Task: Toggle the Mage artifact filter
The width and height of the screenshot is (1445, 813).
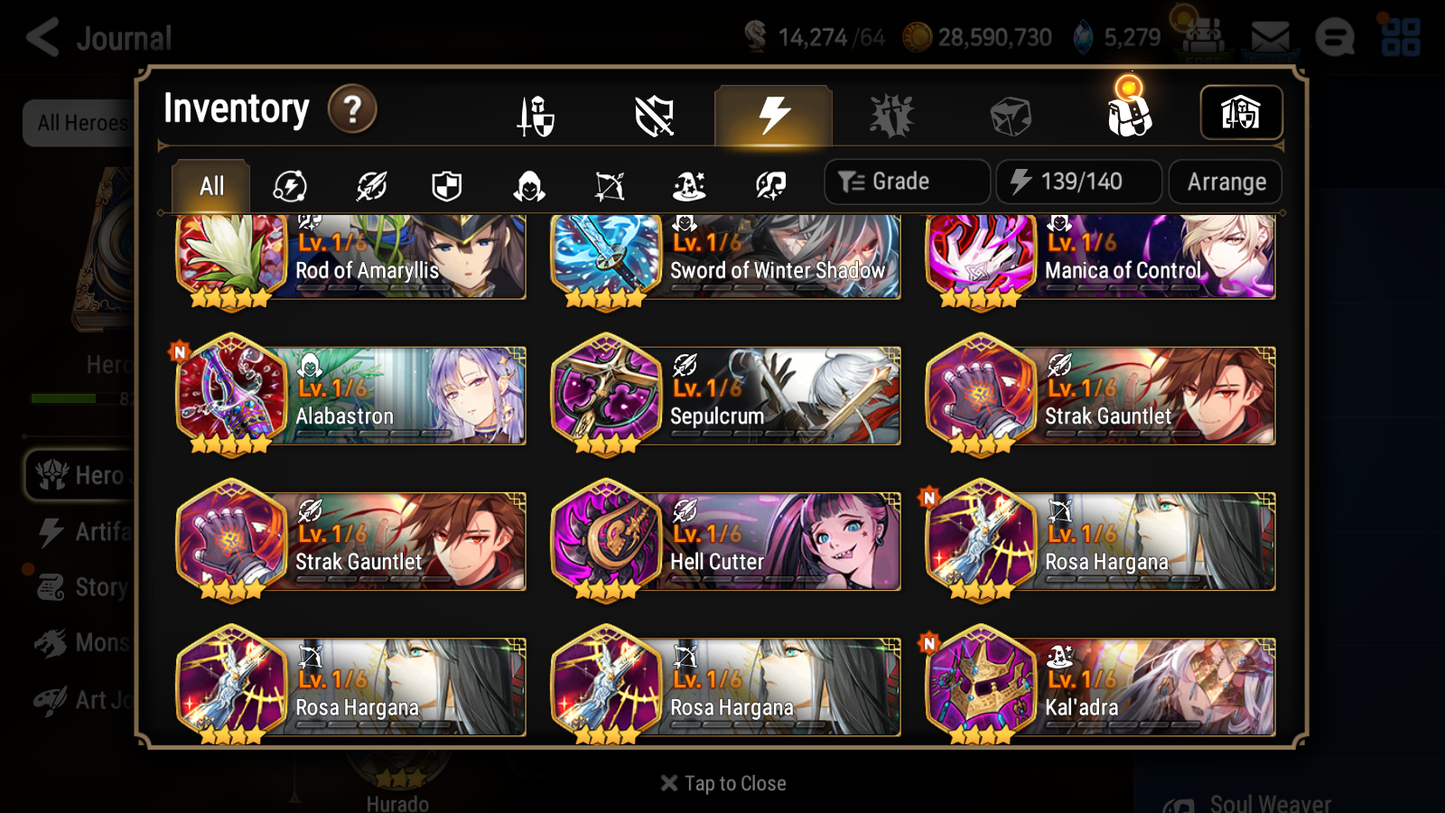Action: pyautogui.click(x=688, y=183)
